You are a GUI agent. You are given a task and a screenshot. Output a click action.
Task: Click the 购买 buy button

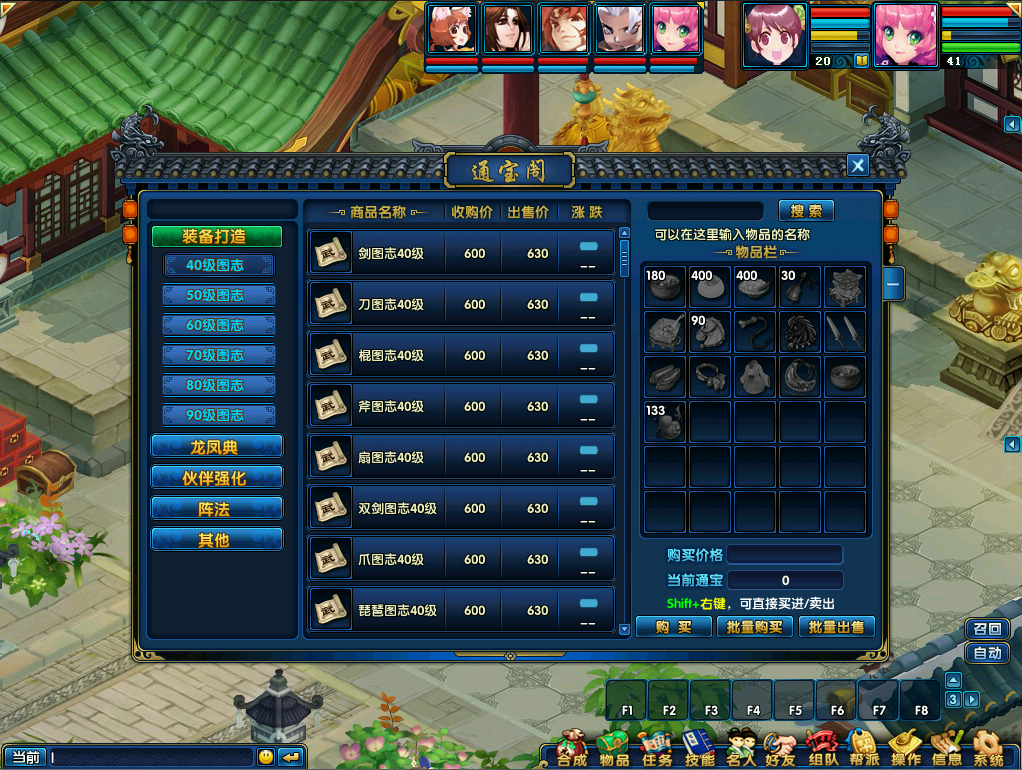(673, 627)
